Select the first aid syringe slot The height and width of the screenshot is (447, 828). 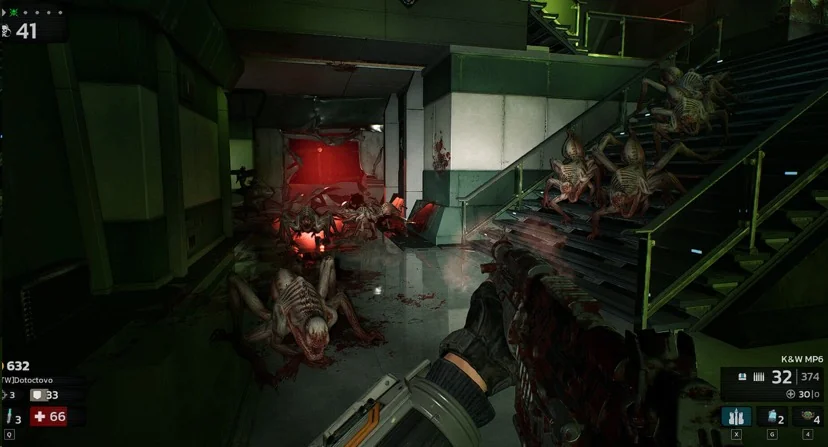[11, 417]
